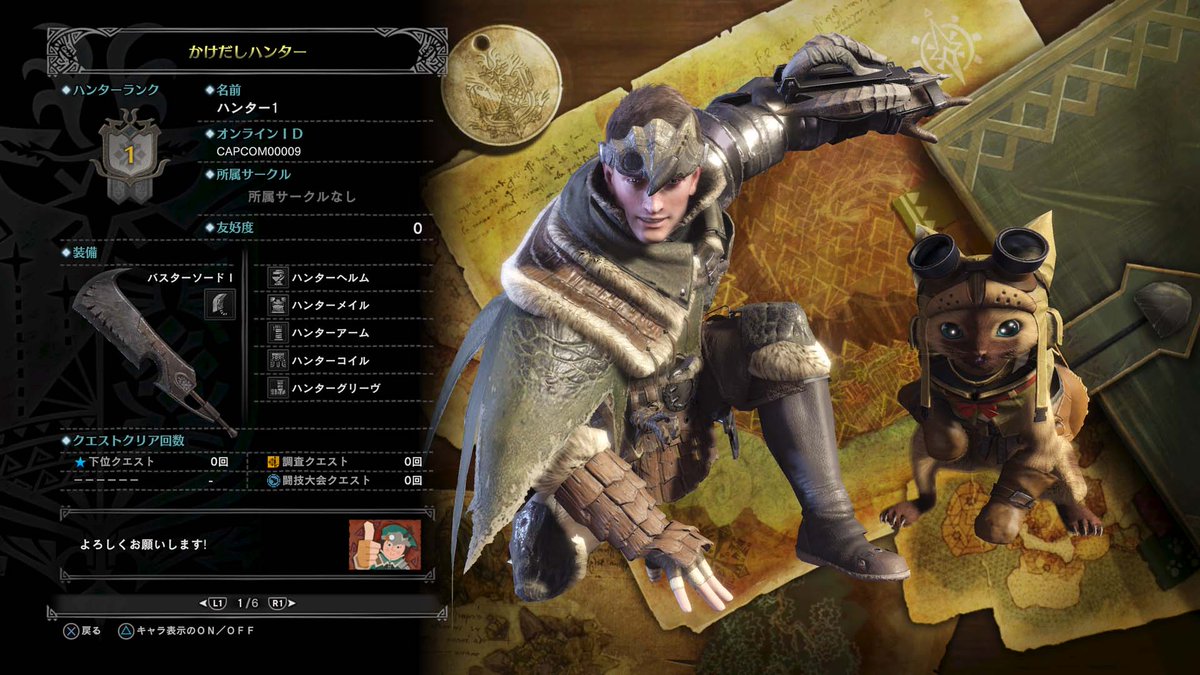Viewport: 1200px width, 675px height.
Task: Pick the ハンターアーム arm armor entry
Action: pyautogui.click(x=330, y=332)
